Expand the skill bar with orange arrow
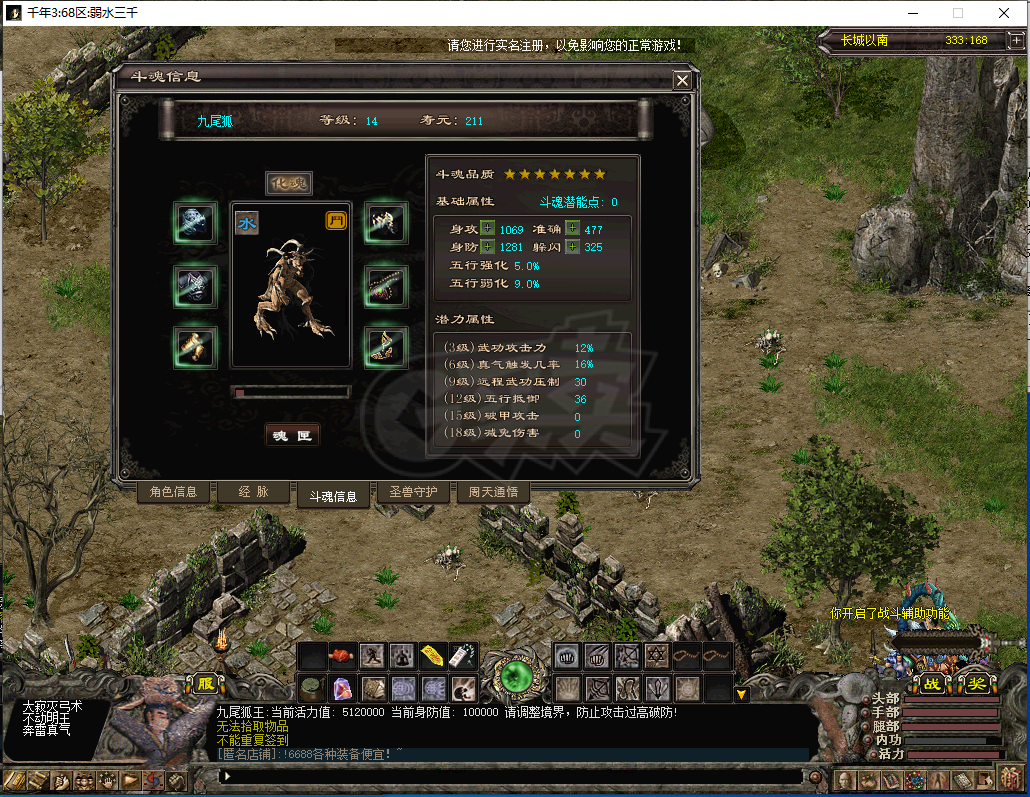The width and height of the screenshot is (1030, 797). point(742,694)
